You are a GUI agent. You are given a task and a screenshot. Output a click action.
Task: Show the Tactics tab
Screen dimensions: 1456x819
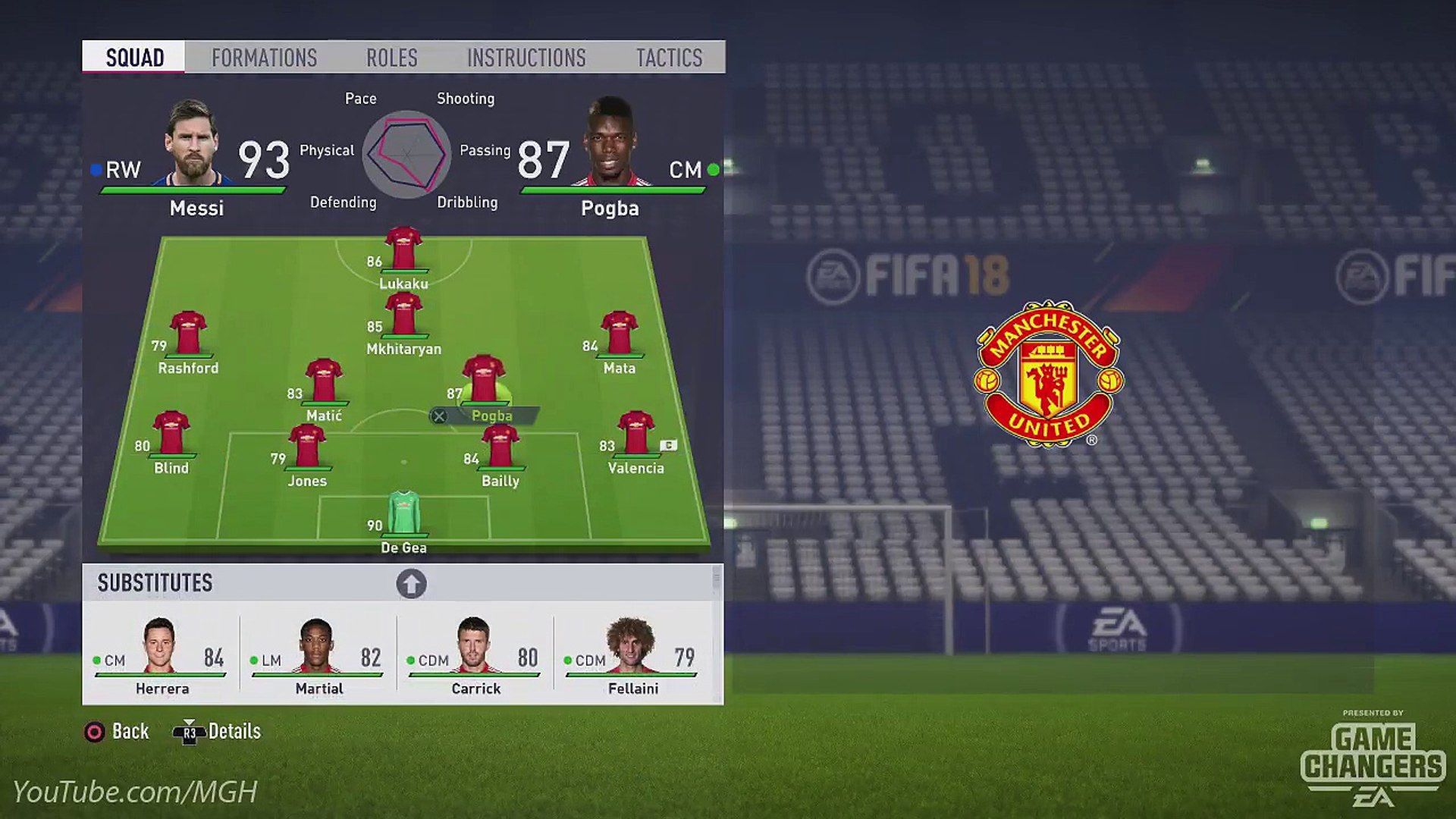pos(669,58)
